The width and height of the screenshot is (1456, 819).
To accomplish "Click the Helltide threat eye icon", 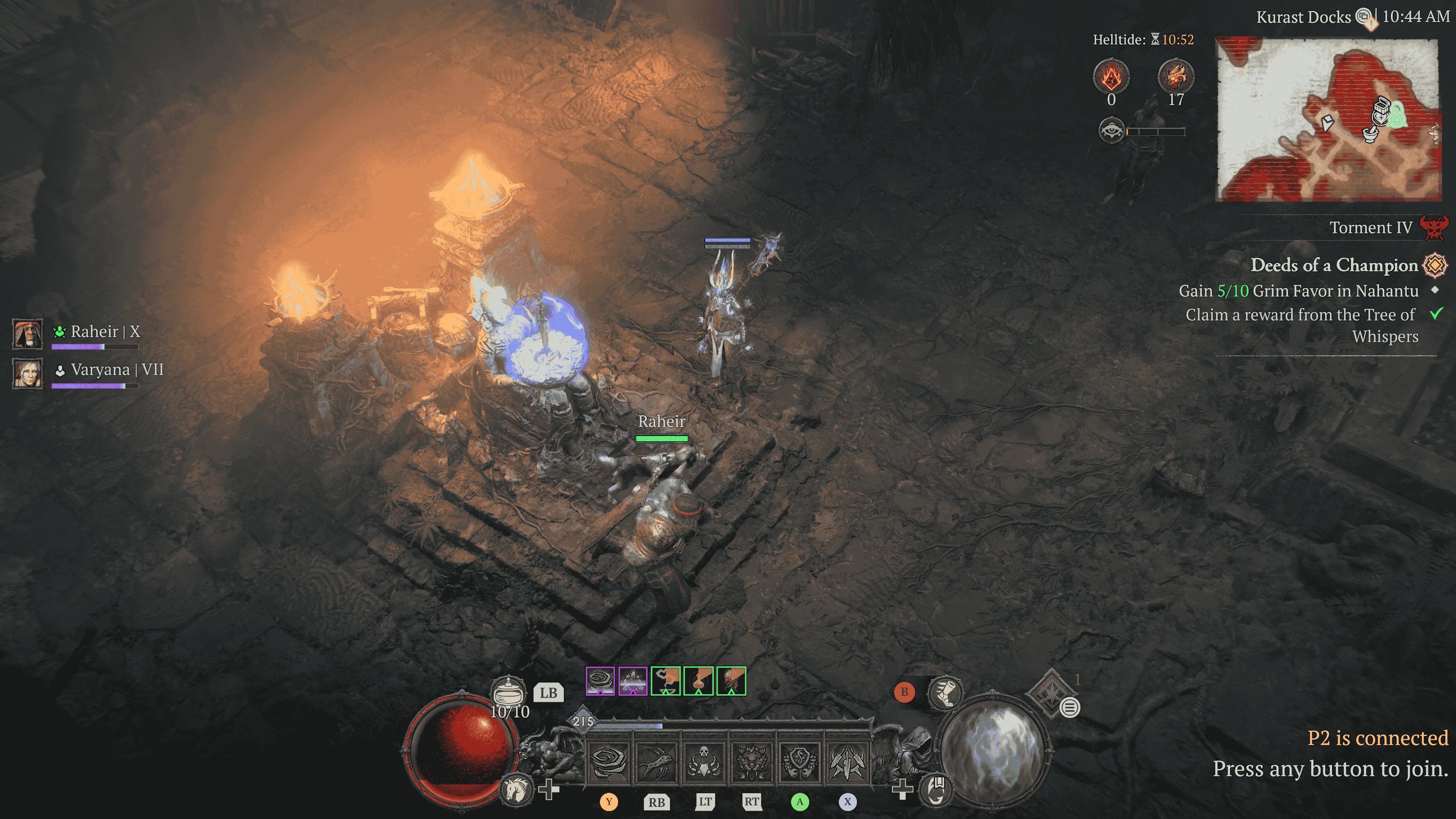I will click(1111, 131).
